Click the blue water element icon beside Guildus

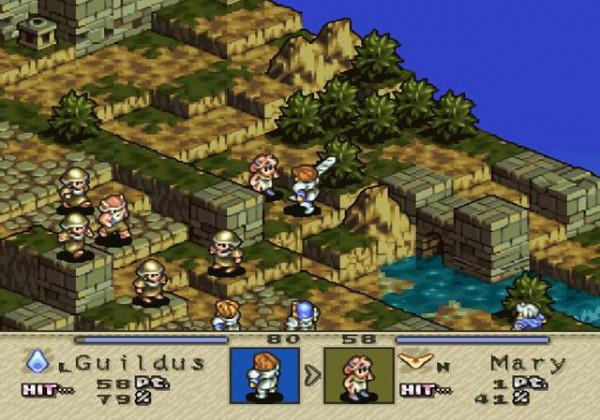(38, 360)
